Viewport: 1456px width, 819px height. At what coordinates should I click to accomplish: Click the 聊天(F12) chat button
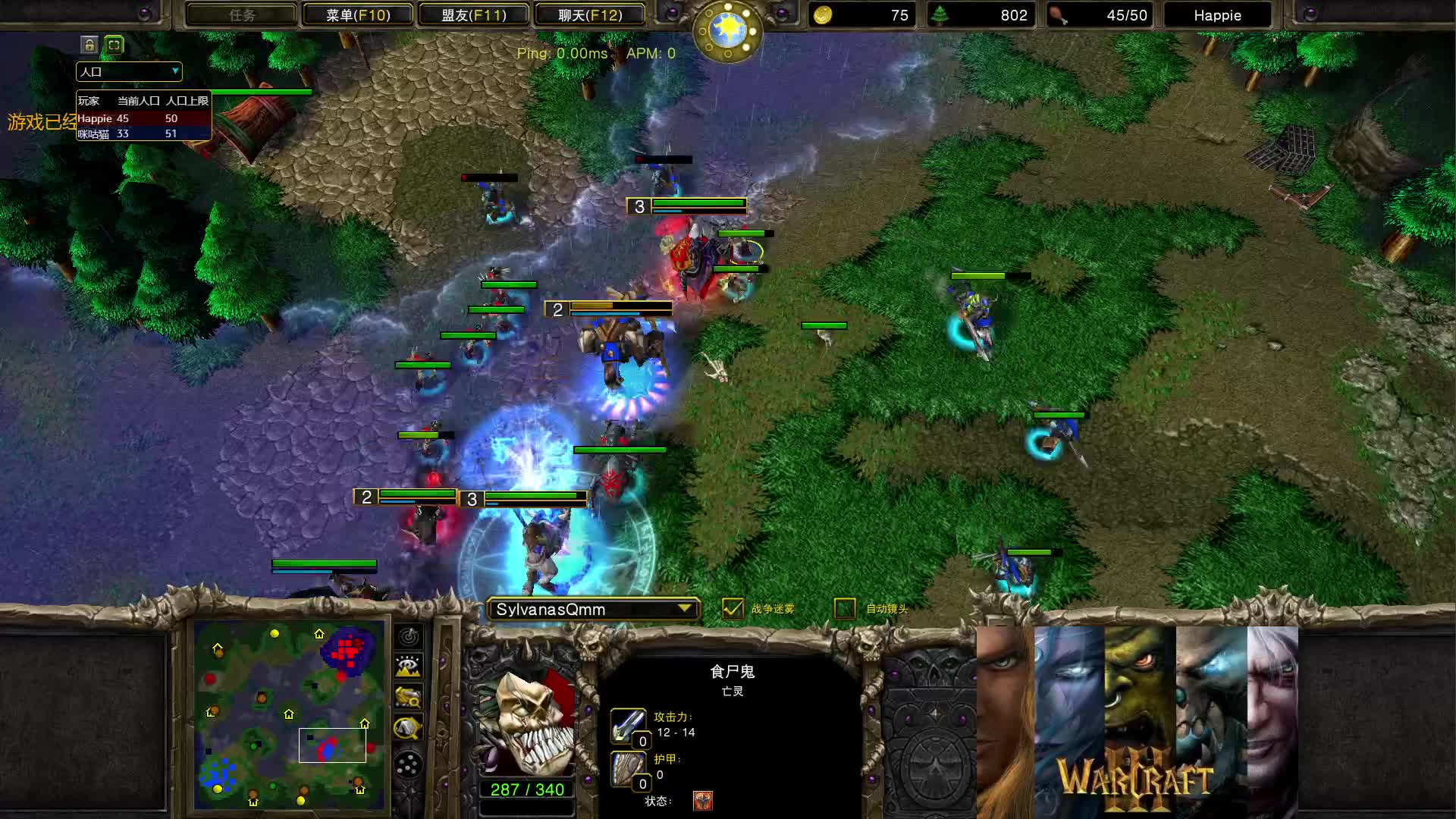point(591,14)
